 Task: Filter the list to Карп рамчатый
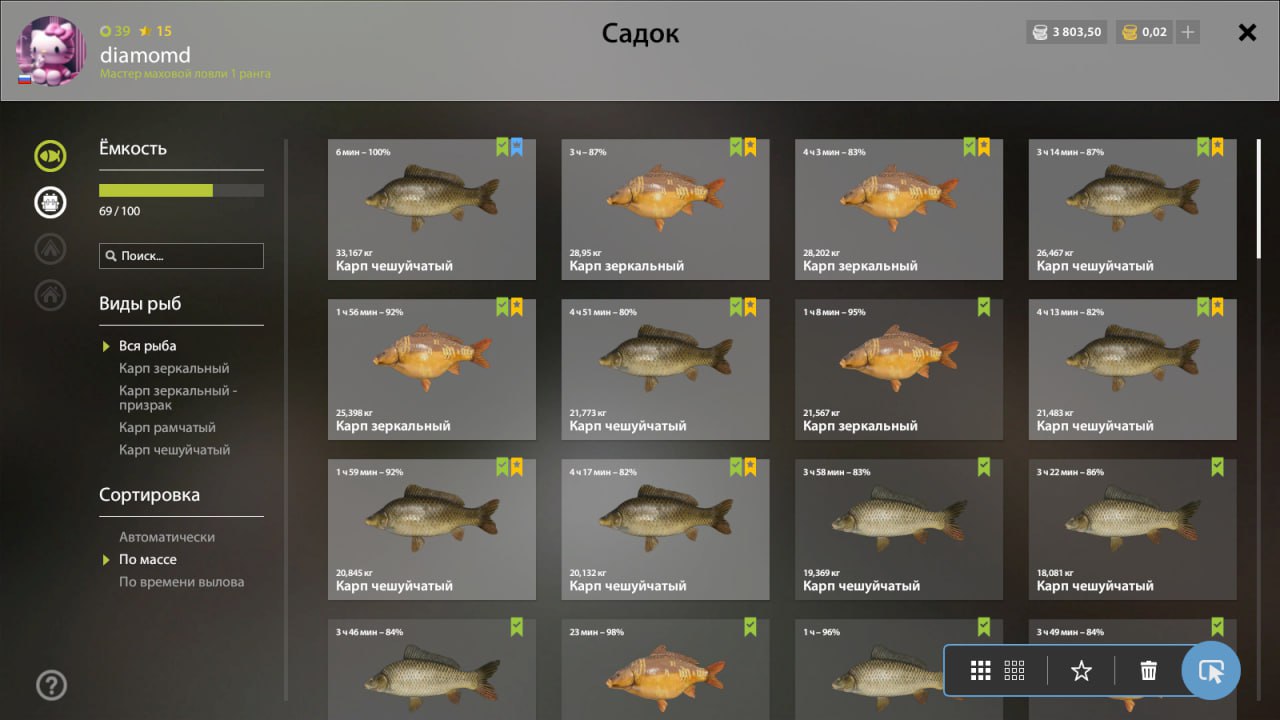[167, 428]
